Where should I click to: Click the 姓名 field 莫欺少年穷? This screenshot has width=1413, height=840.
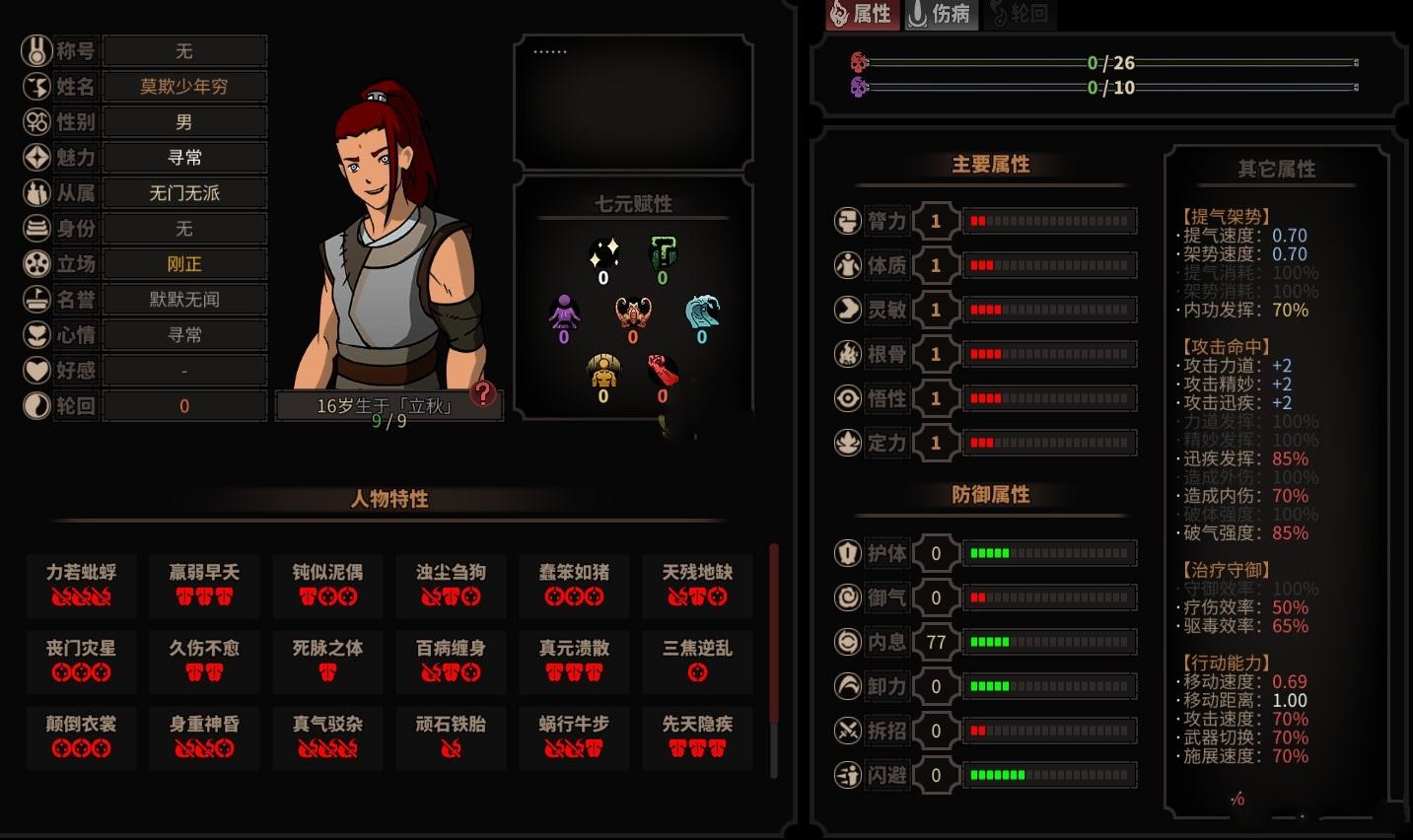click(x=184, y=87)
